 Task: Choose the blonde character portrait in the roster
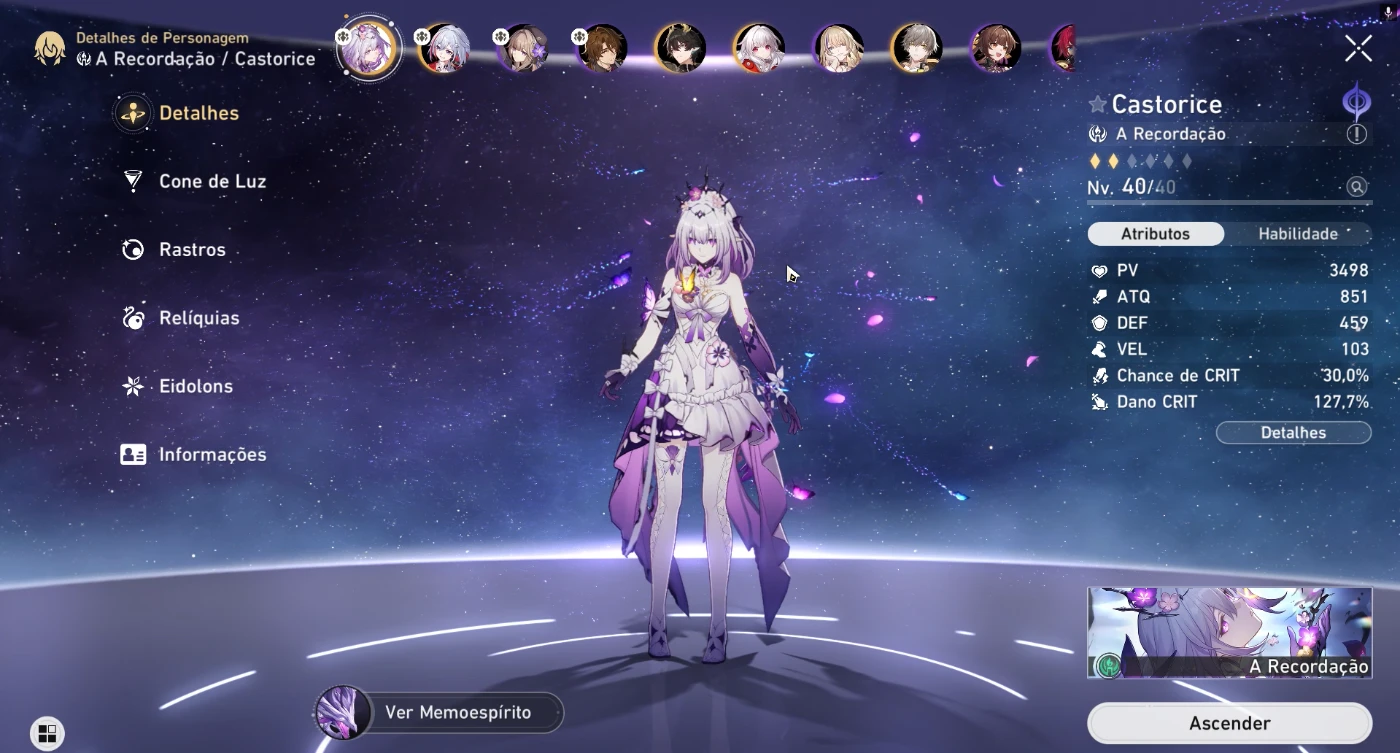(x=839, y=48)
